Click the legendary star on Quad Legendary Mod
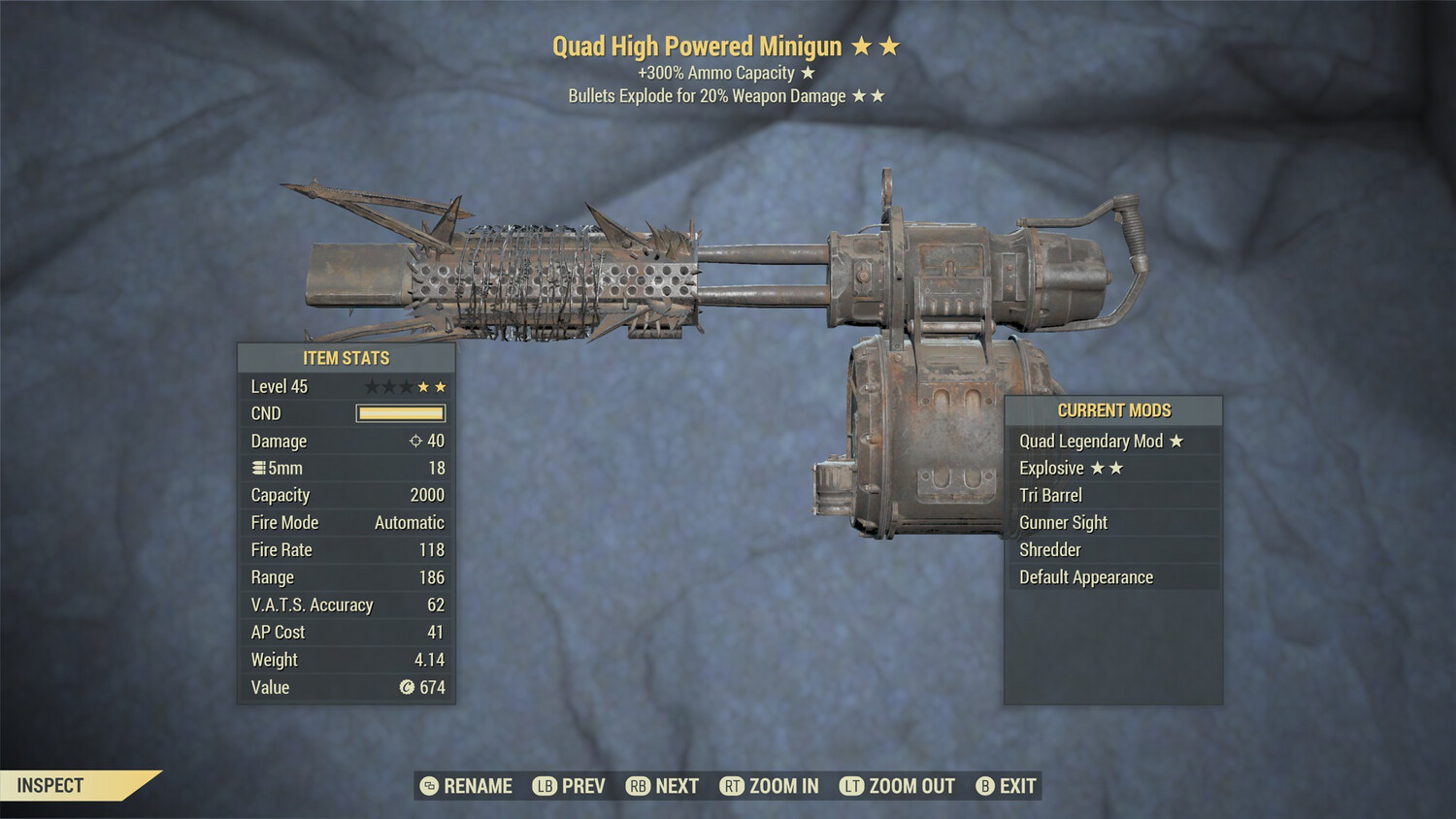Screen dimensions: 1456x819 coord(1175,441)
